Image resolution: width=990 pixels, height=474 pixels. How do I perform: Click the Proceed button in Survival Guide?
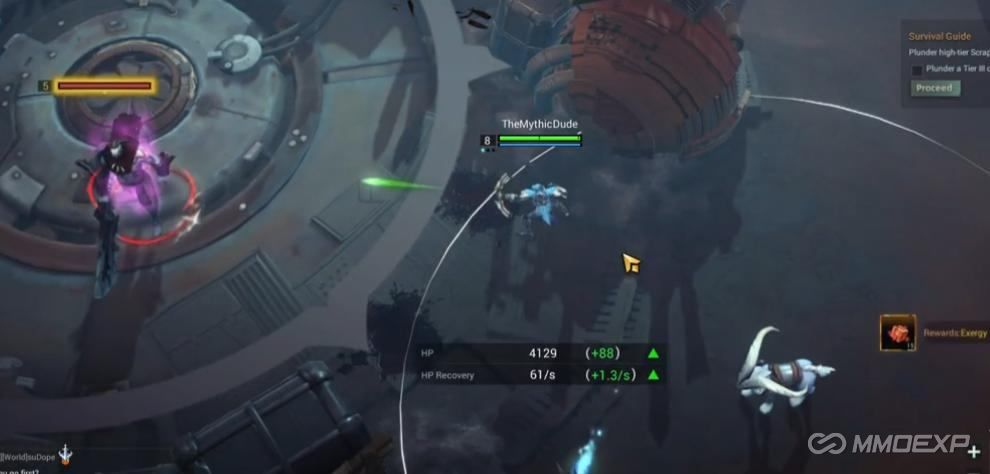[x=935, y=88]
